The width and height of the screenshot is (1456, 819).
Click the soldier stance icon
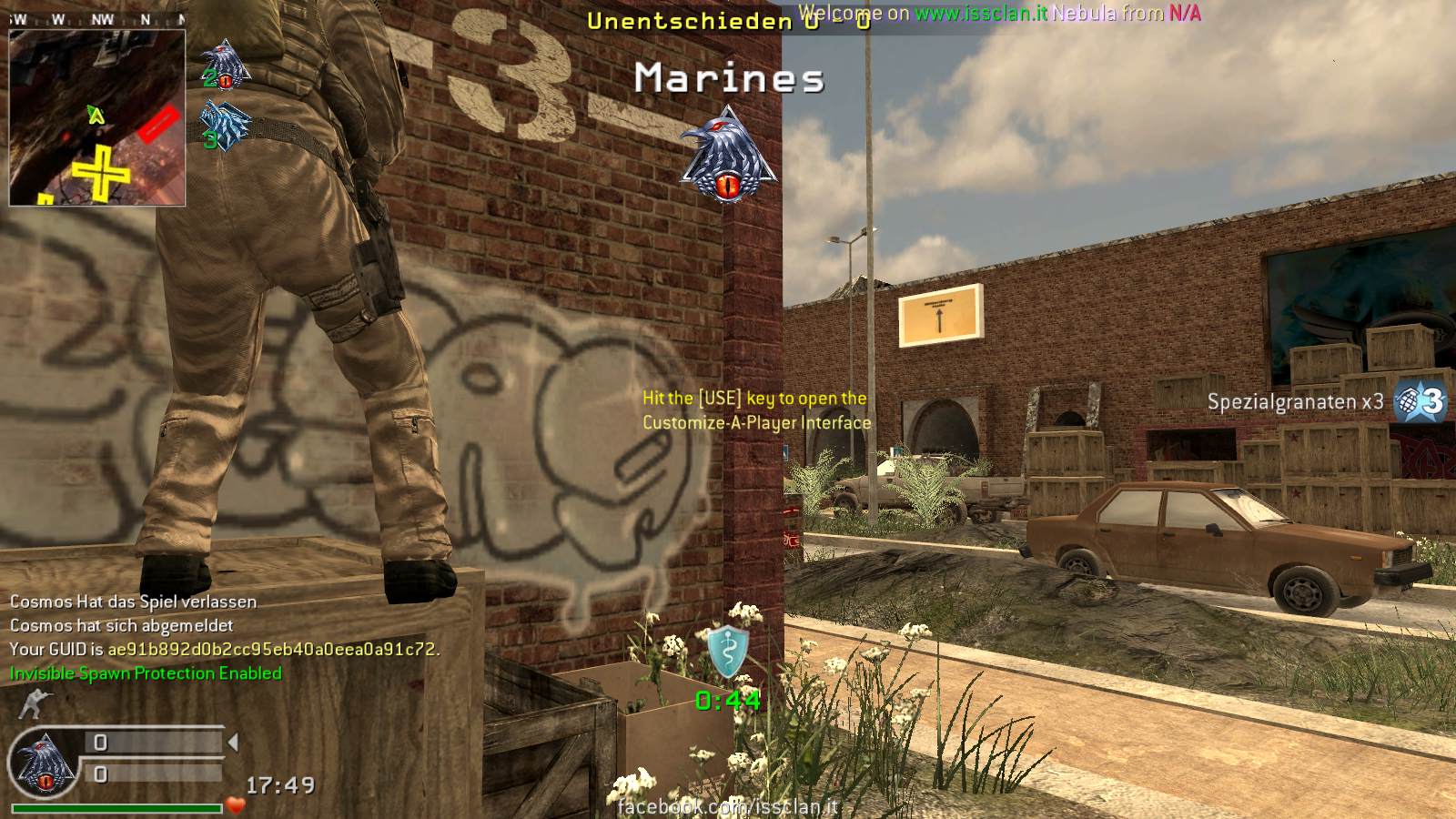34,703
